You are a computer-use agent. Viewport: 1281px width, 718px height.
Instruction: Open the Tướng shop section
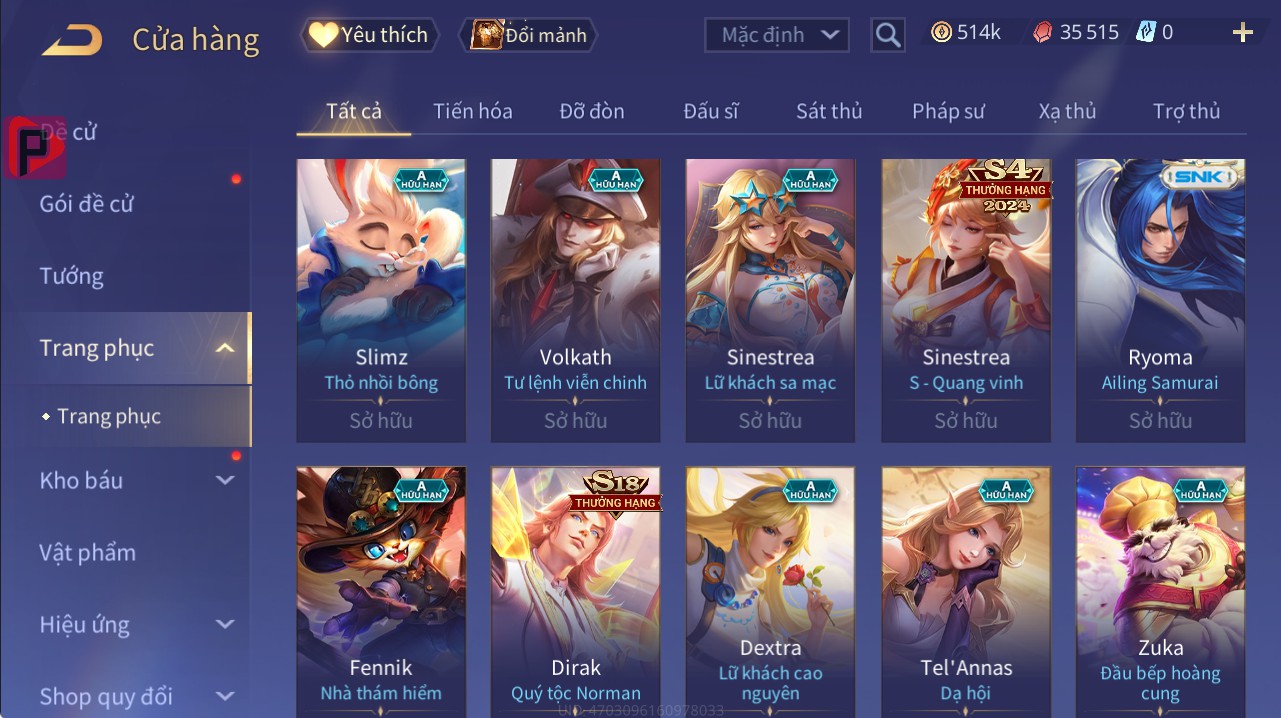72,276
